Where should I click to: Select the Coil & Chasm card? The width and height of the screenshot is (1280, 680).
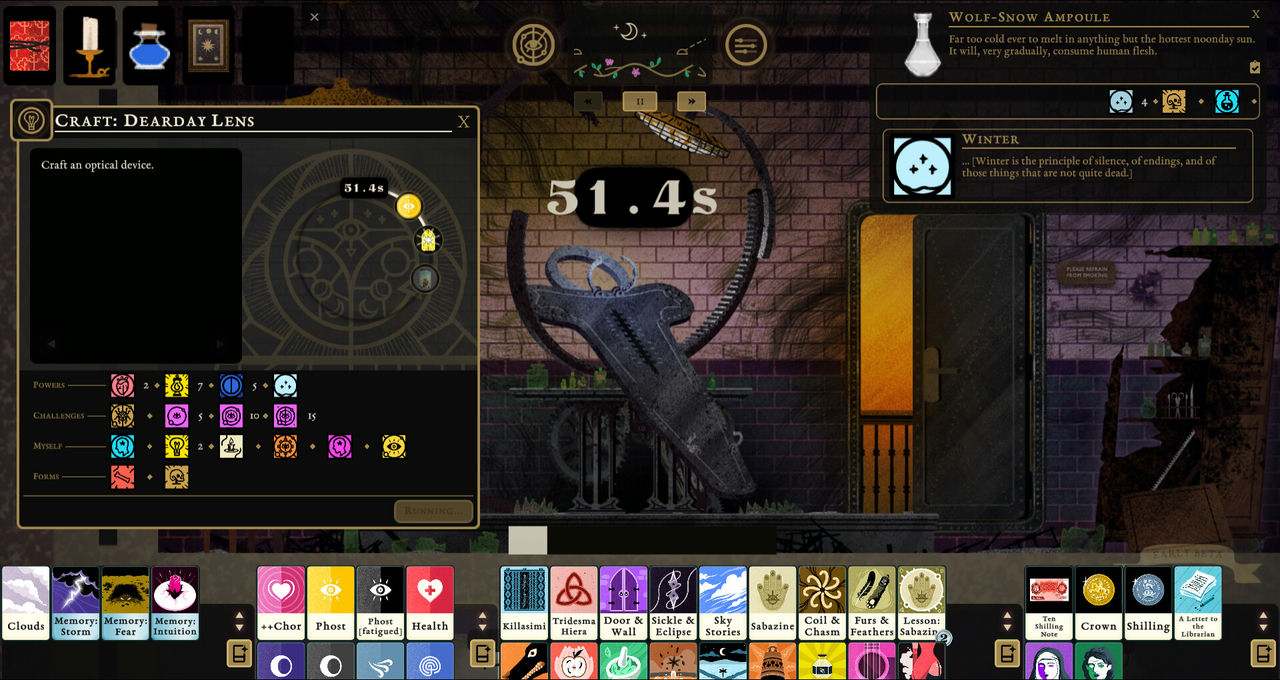[822, 603]
